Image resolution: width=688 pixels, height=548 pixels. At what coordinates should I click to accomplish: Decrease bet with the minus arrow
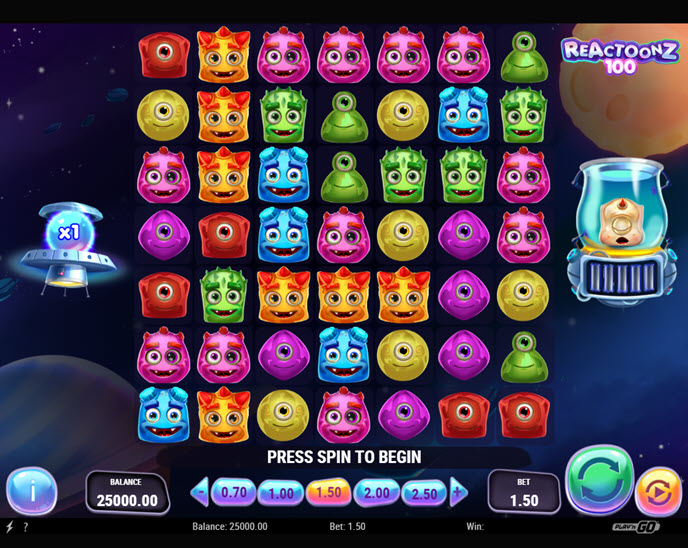tap(200, 491)
